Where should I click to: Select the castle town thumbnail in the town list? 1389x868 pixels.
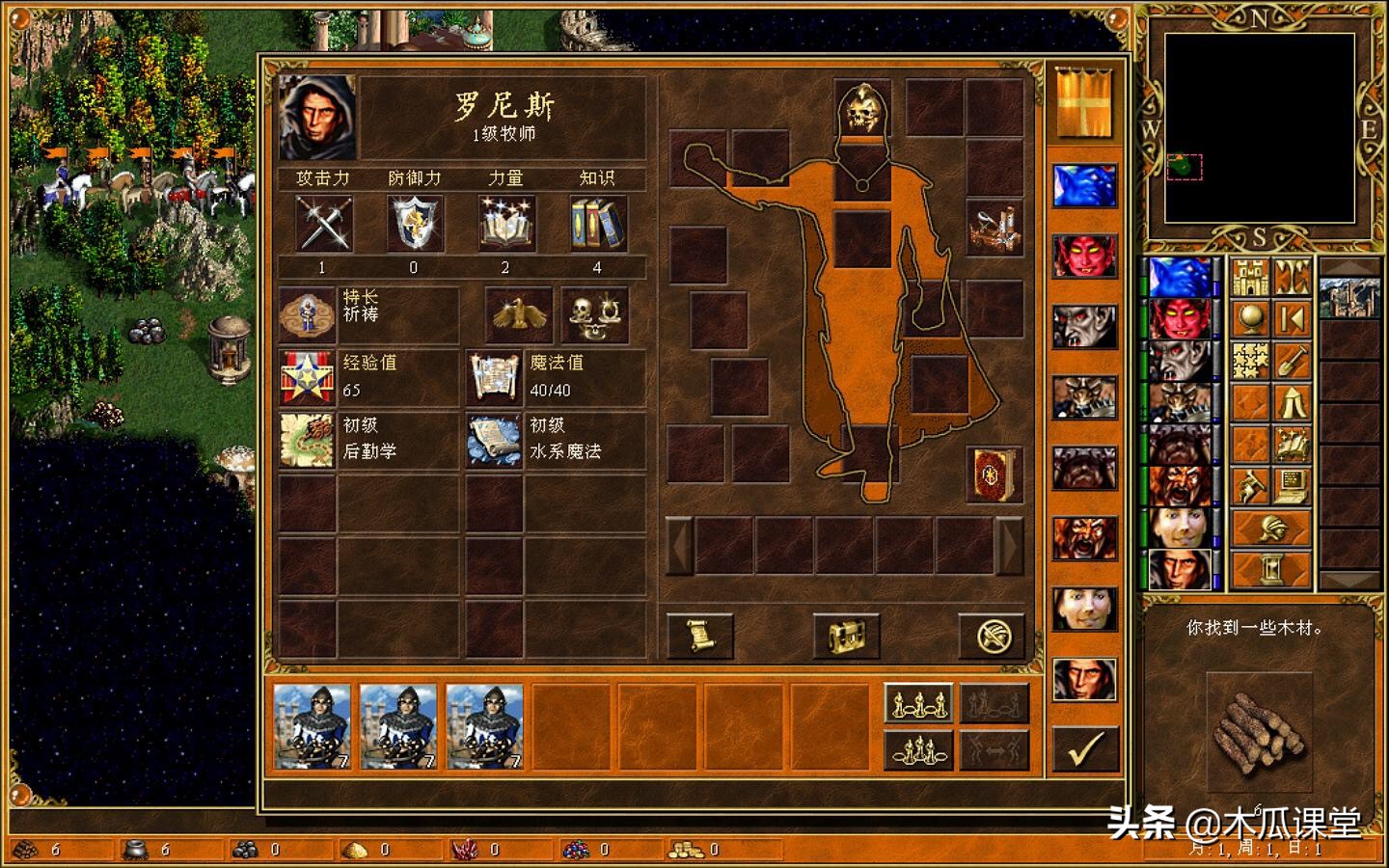coord(1348,296)
